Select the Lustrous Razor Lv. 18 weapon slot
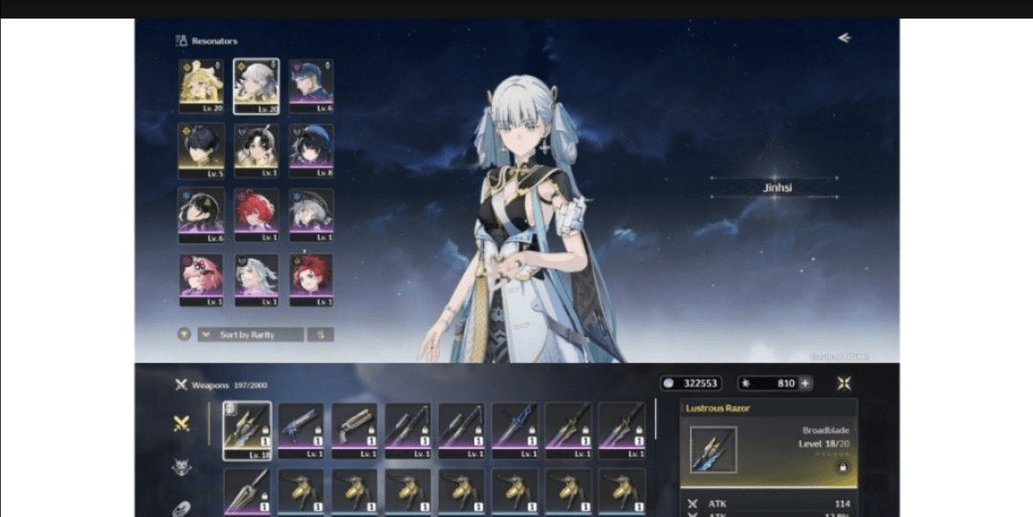 pyautogui.click(x=247, y=430)
